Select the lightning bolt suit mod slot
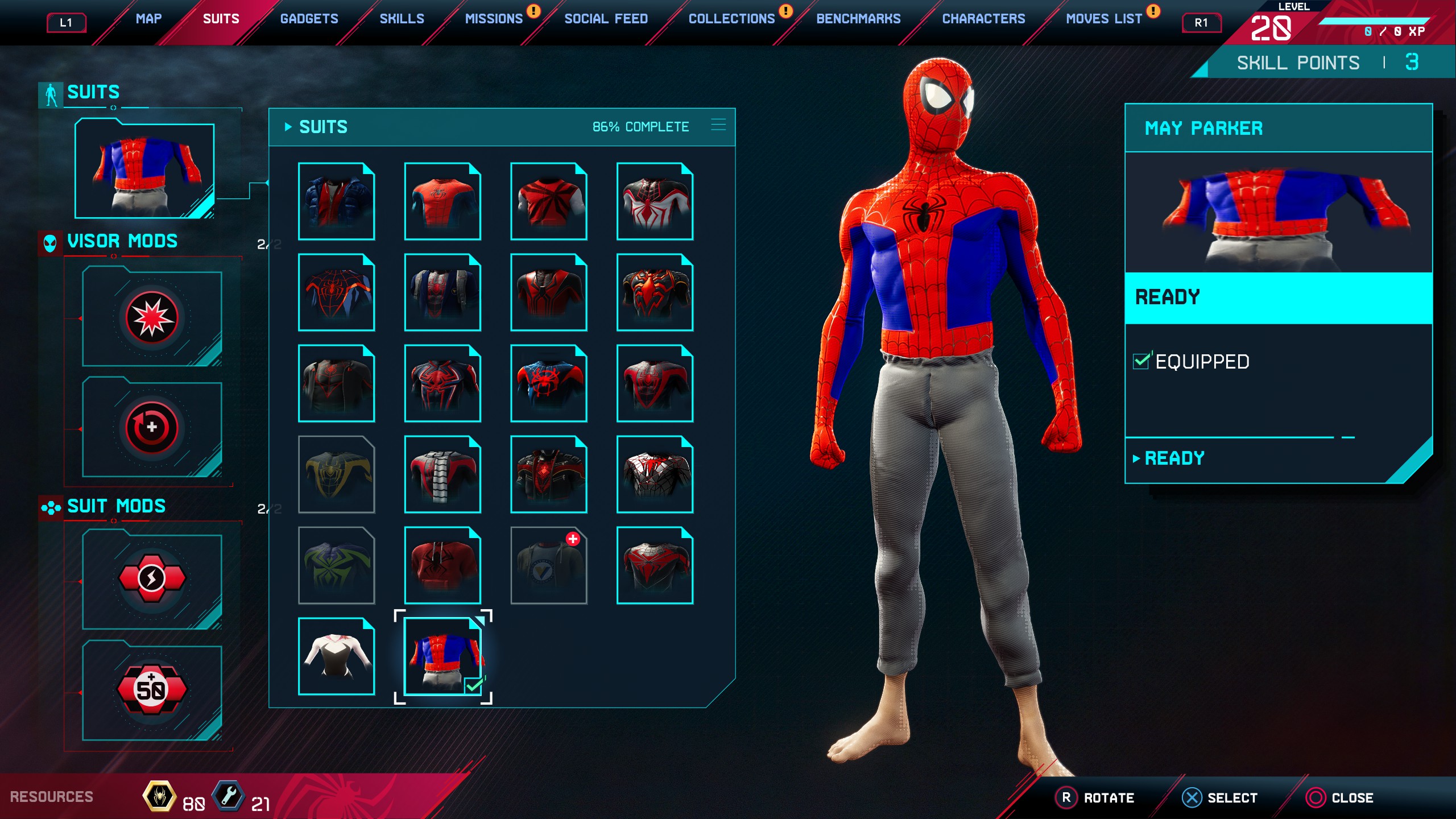The height and width of the screenshot is (819, 1456). point(152,579)
